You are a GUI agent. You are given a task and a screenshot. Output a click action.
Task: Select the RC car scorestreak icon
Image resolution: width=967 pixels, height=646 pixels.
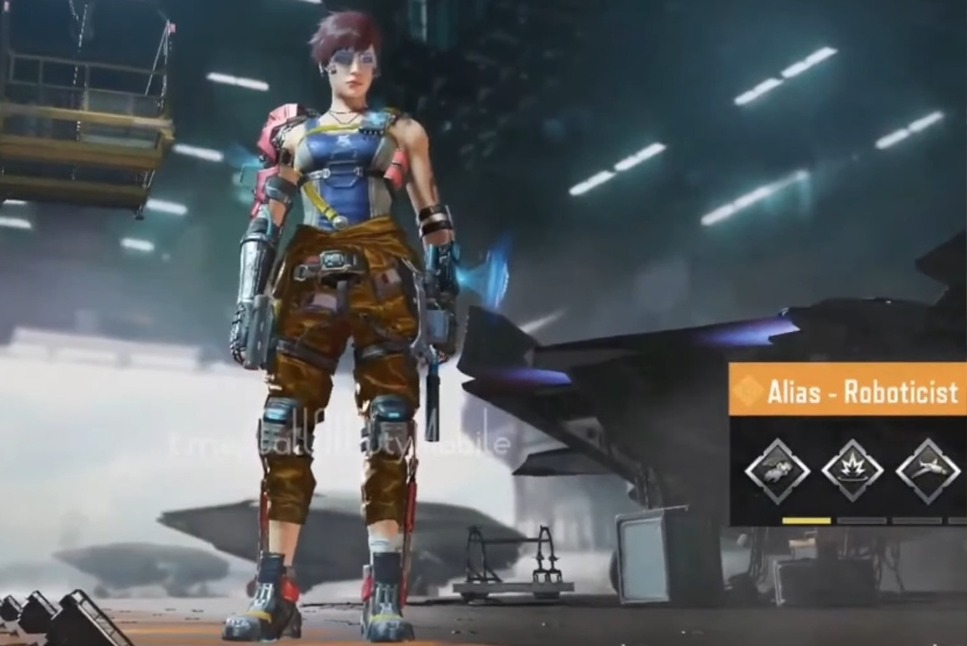[x=777, y=470]
